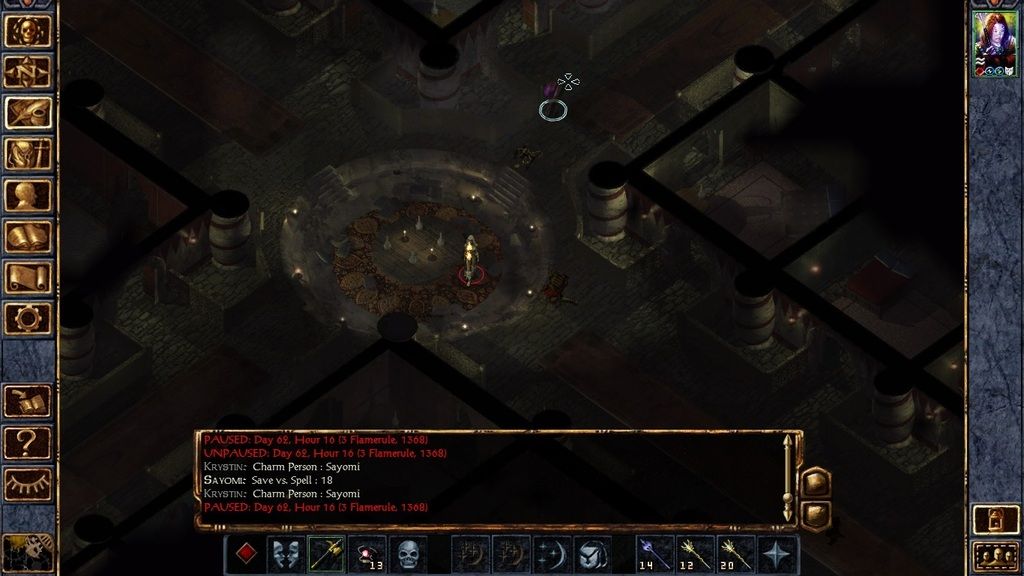Screen dimensions: 1024x576
Task: Click the select-all party button
Action: tap(995, 555)
